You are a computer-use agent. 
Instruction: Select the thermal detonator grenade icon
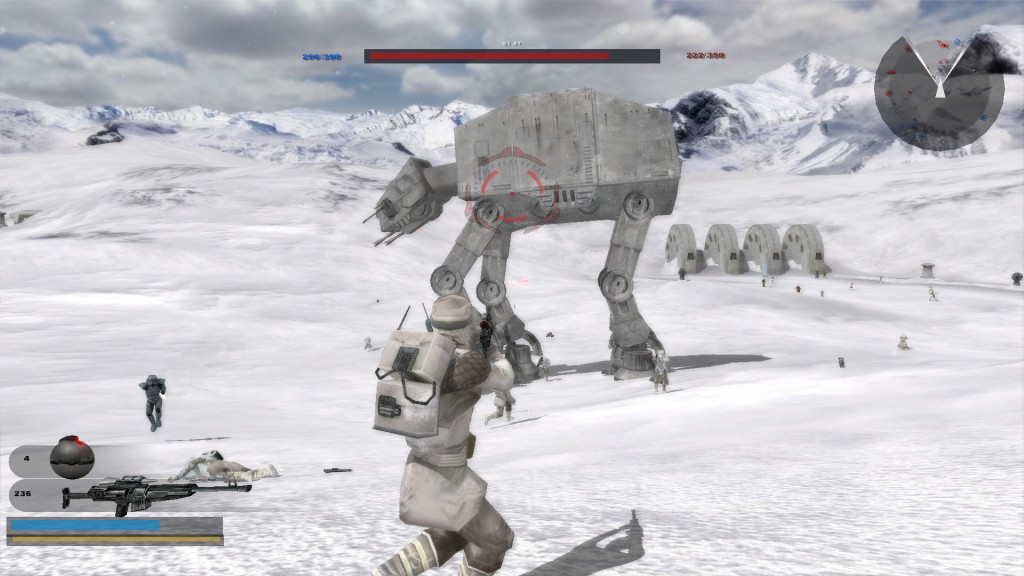[x=72, y=458]
